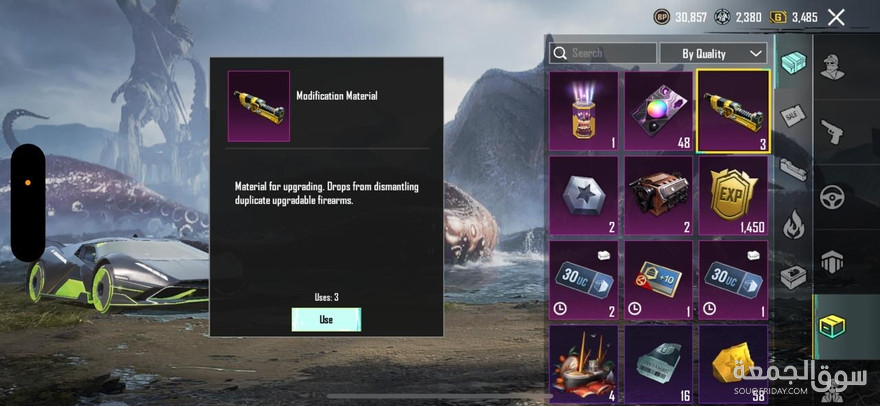Select the silver star token item

pyautogui.click(x=583, y=195)
